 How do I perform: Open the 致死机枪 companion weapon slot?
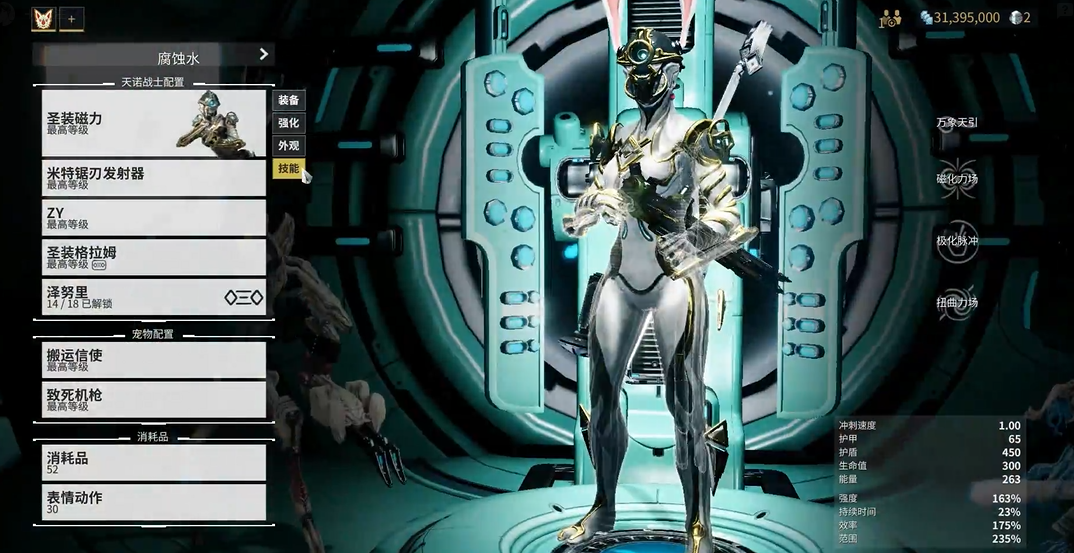tap(153, 400)
